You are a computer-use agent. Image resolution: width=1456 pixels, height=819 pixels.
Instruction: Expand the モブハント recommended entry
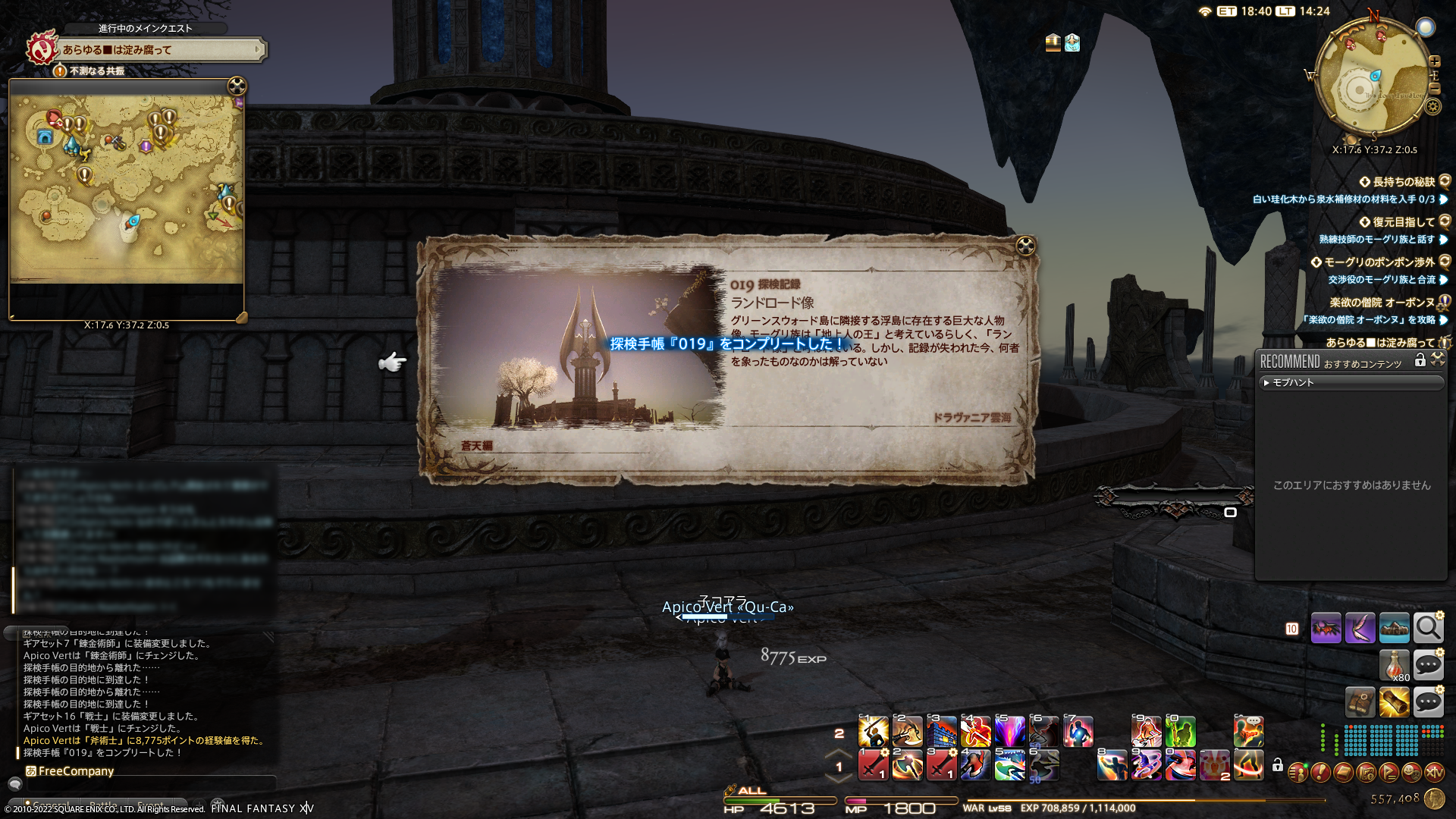click(x=1351, y=383)
